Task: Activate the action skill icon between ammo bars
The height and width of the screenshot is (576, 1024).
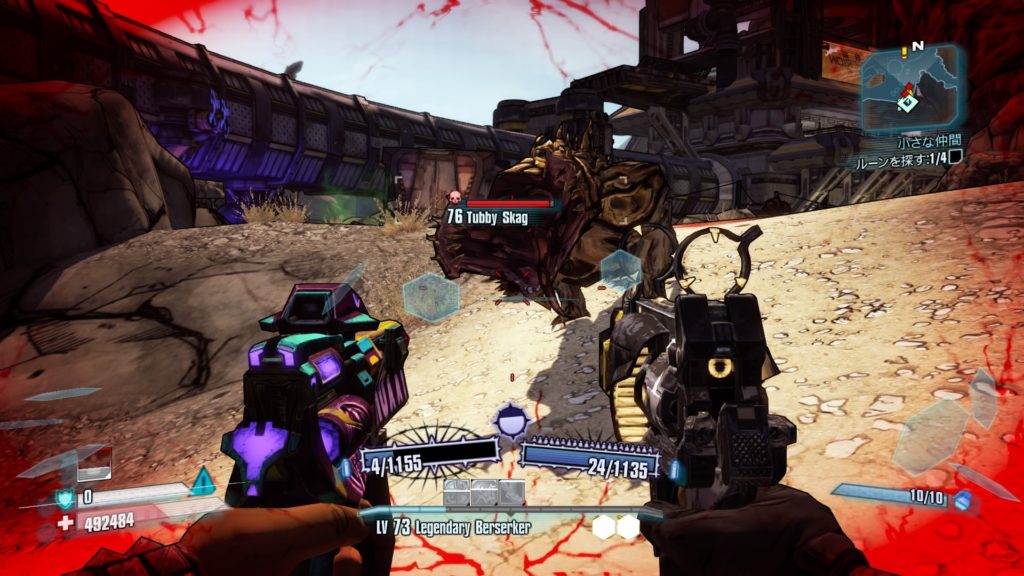Action: (512, 421)
